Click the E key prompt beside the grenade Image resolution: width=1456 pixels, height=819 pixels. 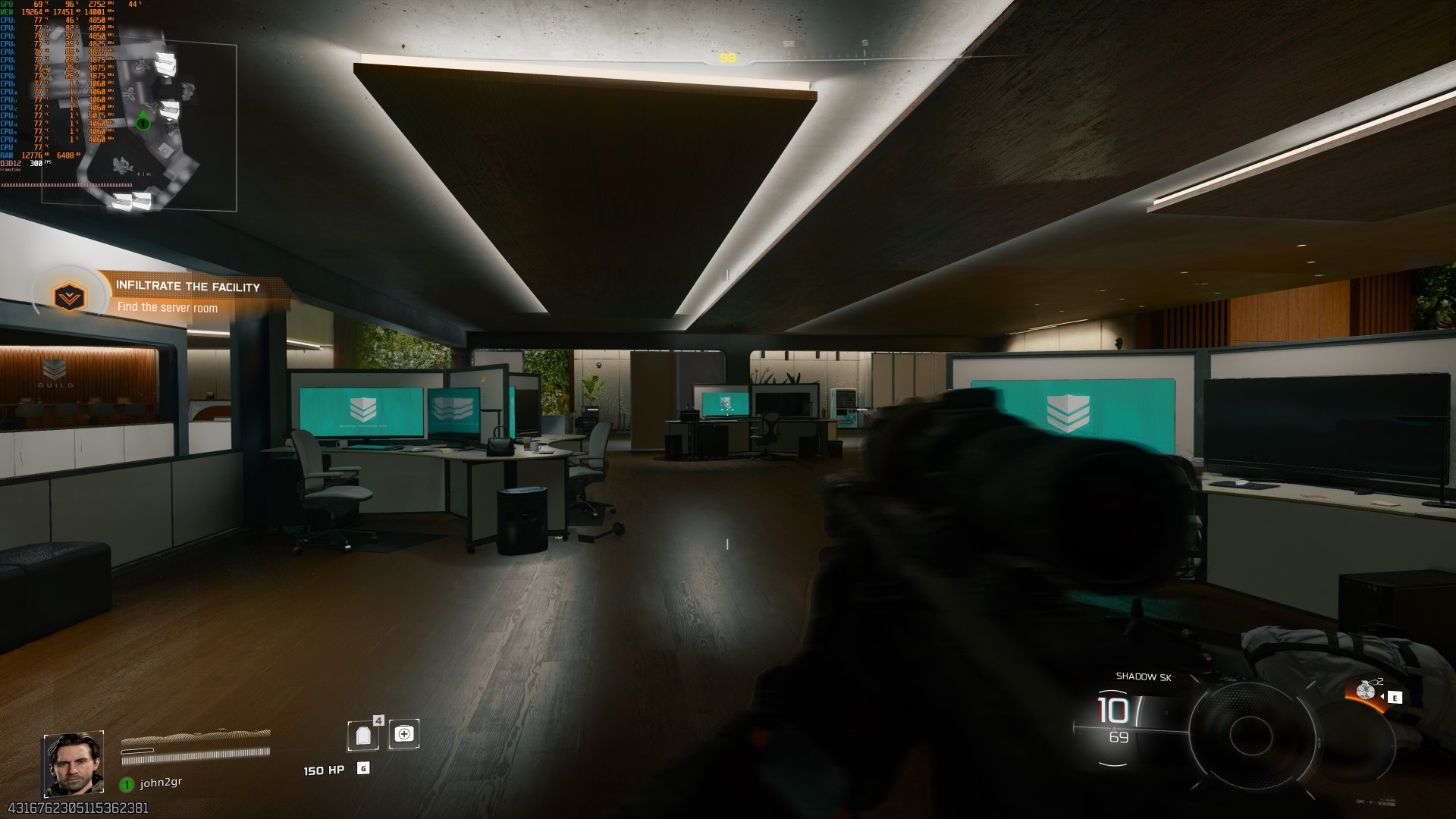[x=1395, y=698]
